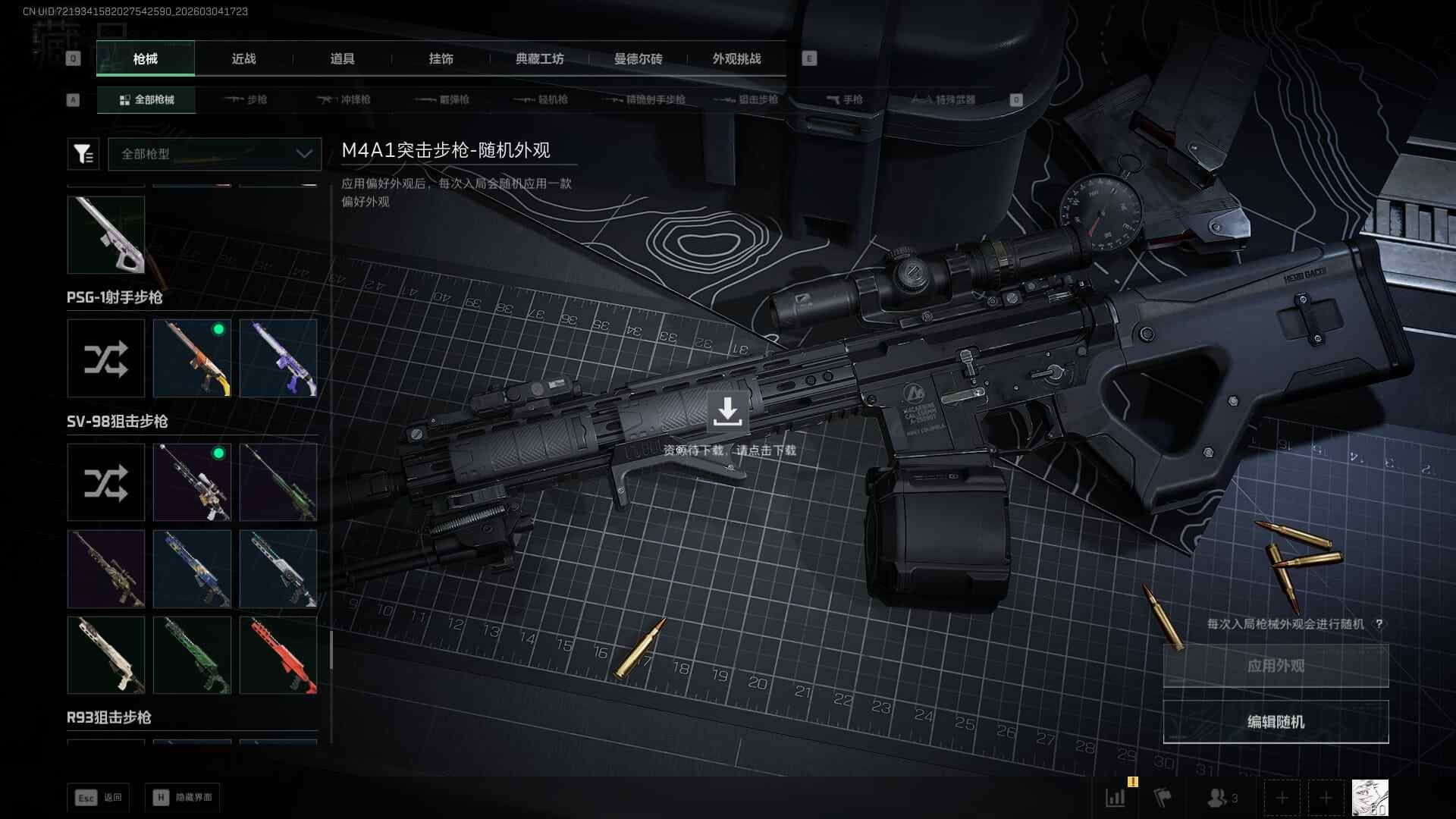Switch to the 外观挑战 tab
Viewport: 1456px width, 819px height.
point(736,59)
